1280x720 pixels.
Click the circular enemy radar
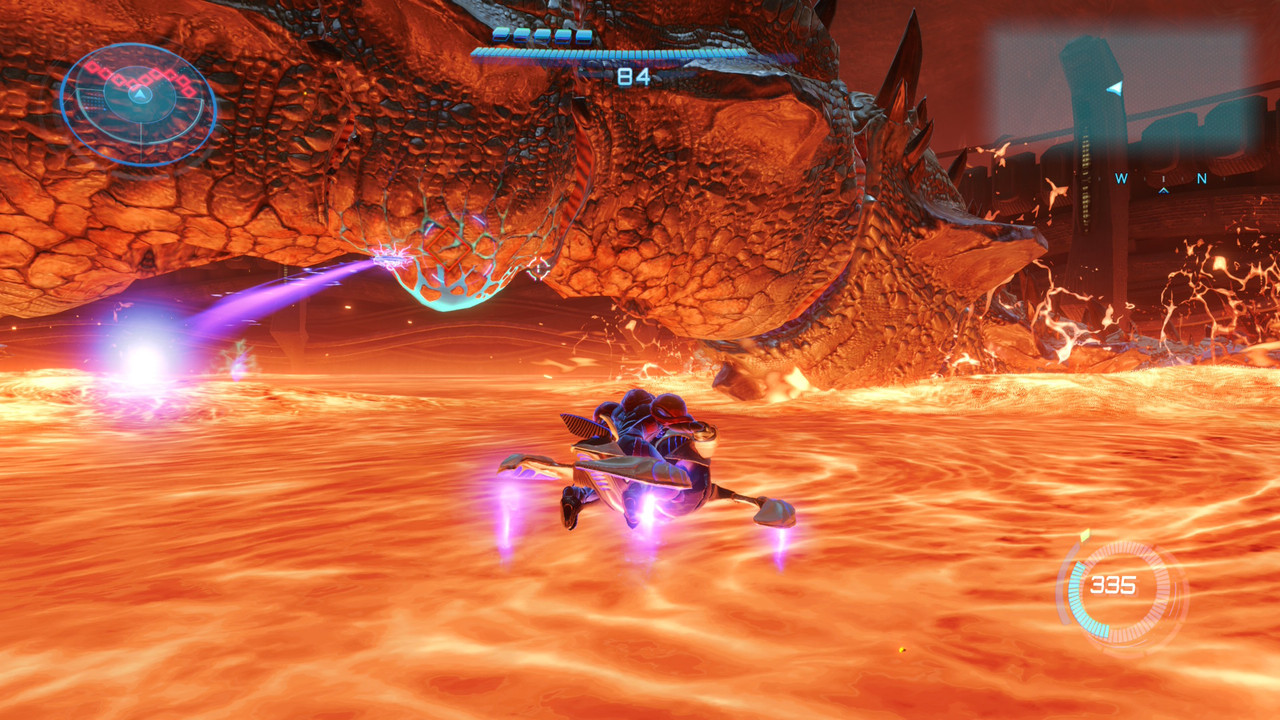[x=138, y=103]
